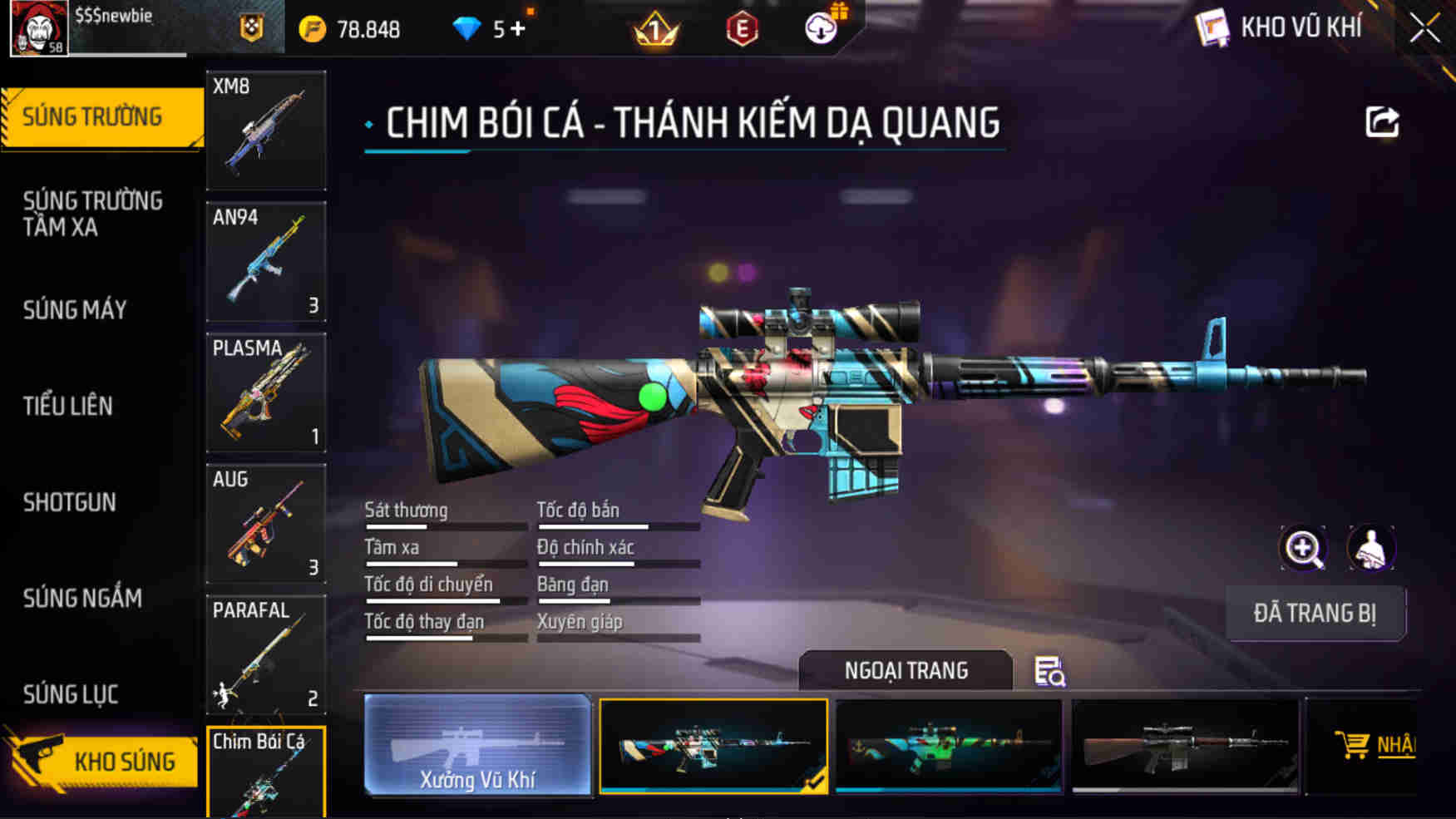This screenshot has width=1456, height=819.
Task: Click the diamond currency icon
Action: 467,27
